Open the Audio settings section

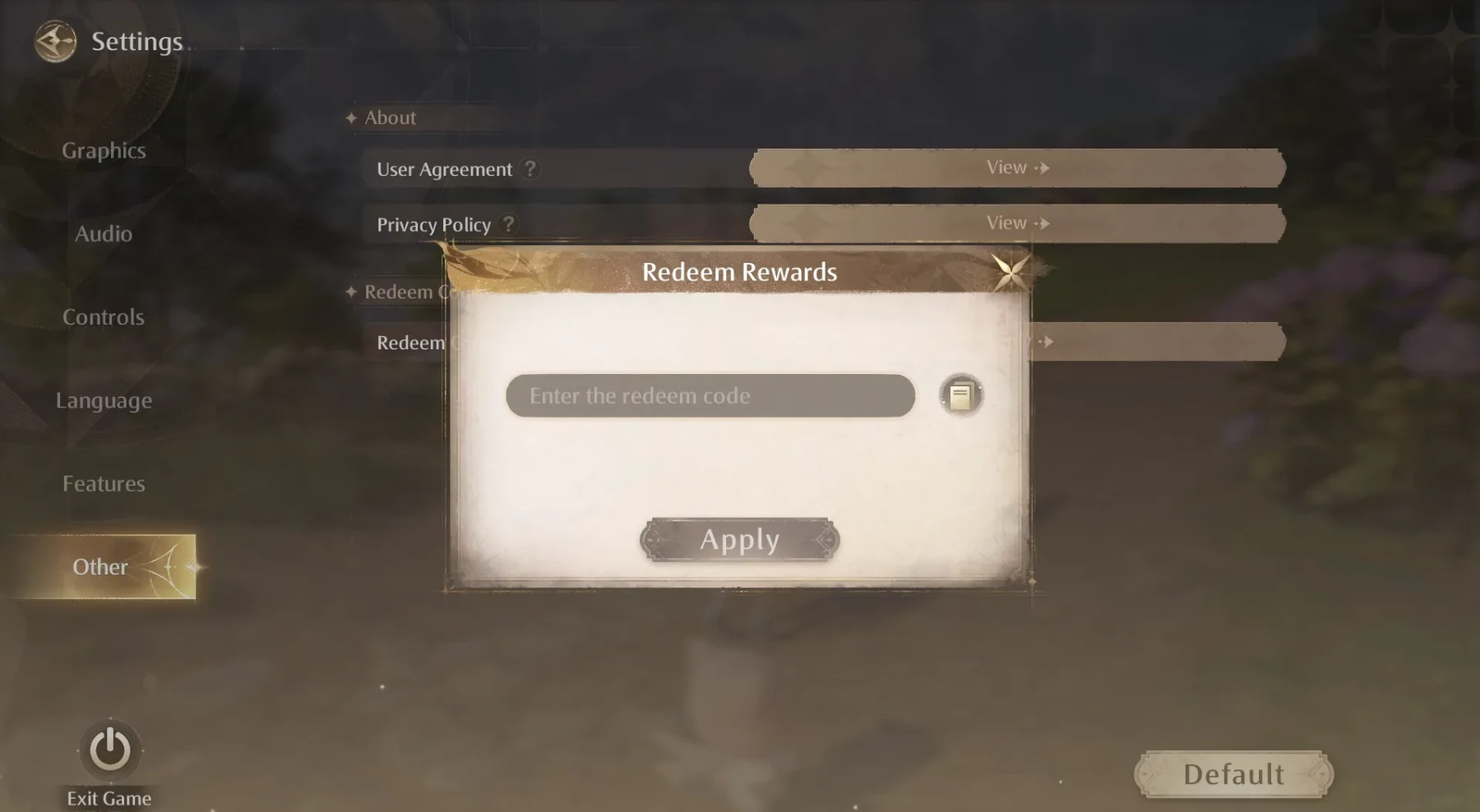click(x=103, y=233)
